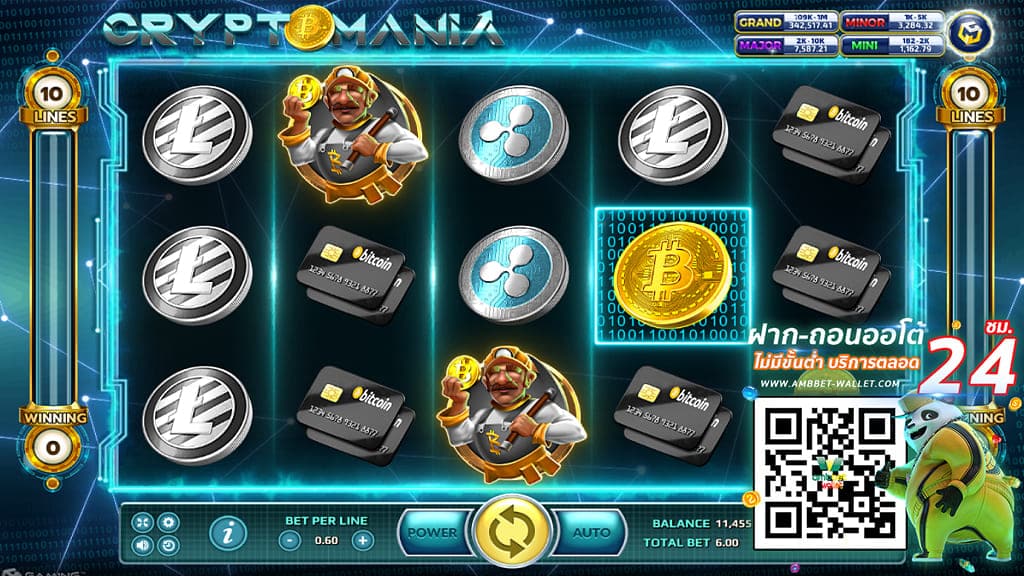Spin the reels with the yellow button
This screenshot has width=1024, height=576.
(x=511, y=532)
